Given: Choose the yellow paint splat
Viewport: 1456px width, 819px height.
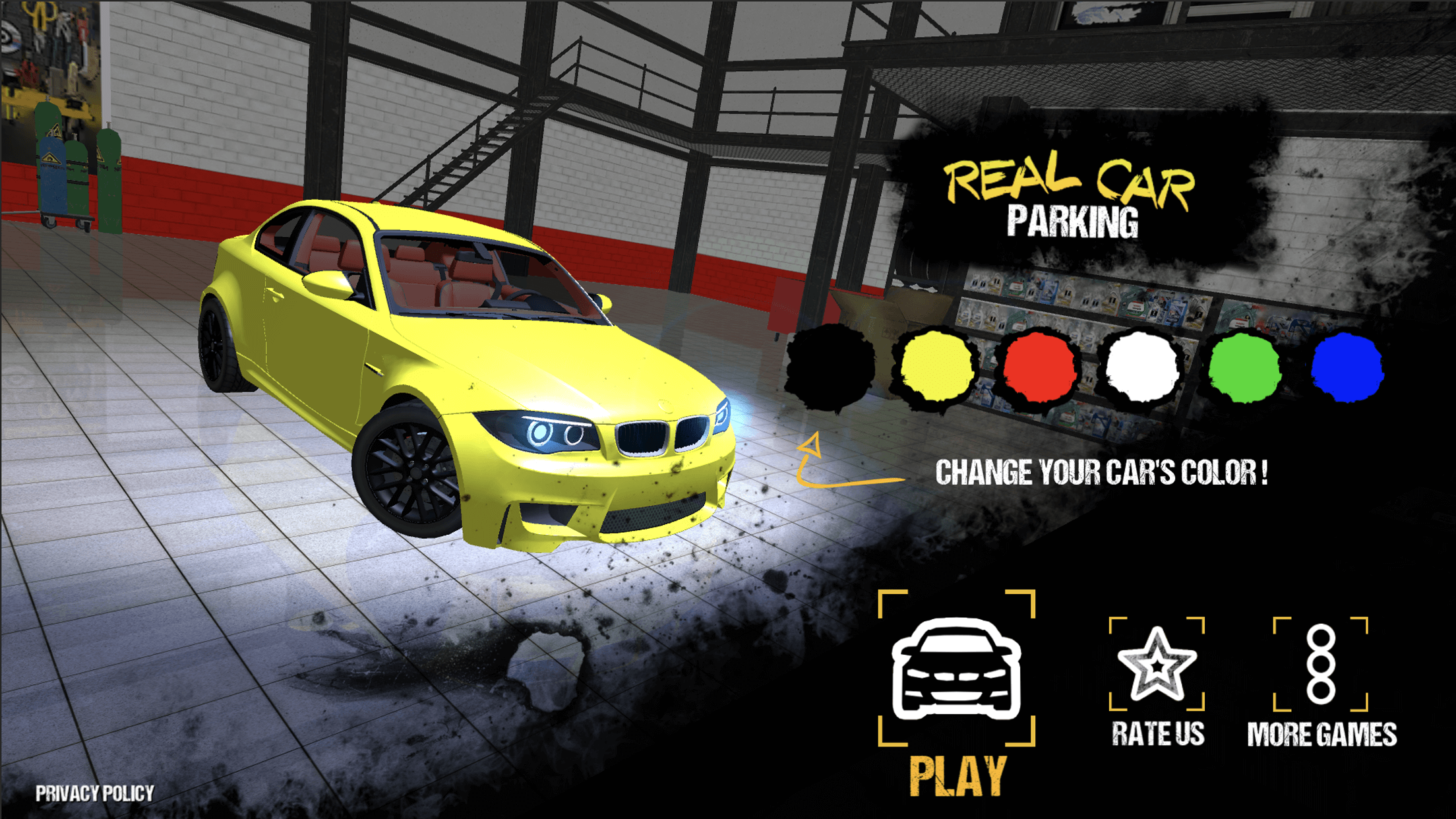Looking at the screenshot, I should (x=934, y=367).
